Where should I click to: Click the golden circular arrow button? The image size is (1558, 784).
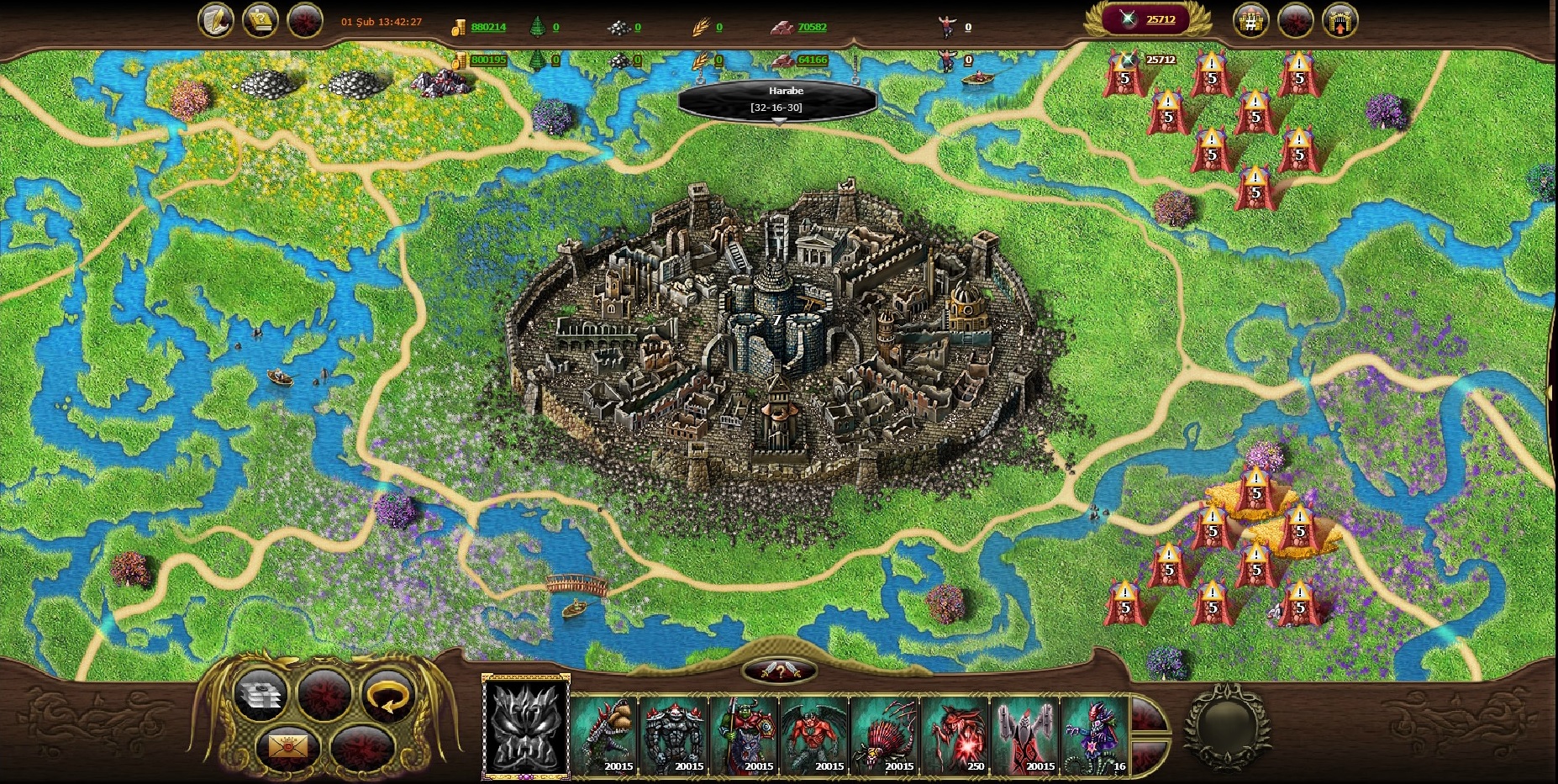coord(390,696)
